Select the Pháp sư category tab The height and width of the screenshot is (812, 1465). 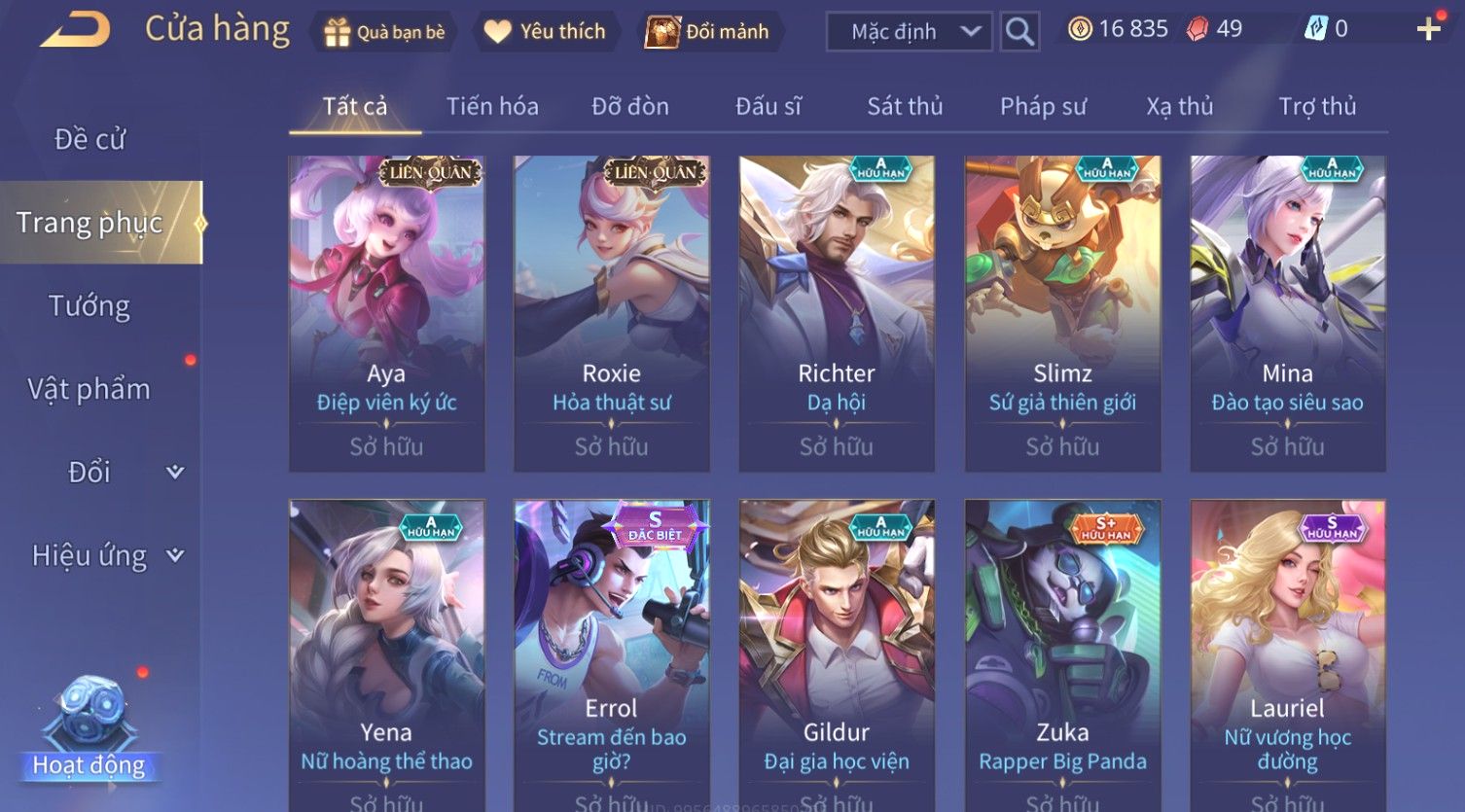pyautogui.click(x=1043, y=106)
